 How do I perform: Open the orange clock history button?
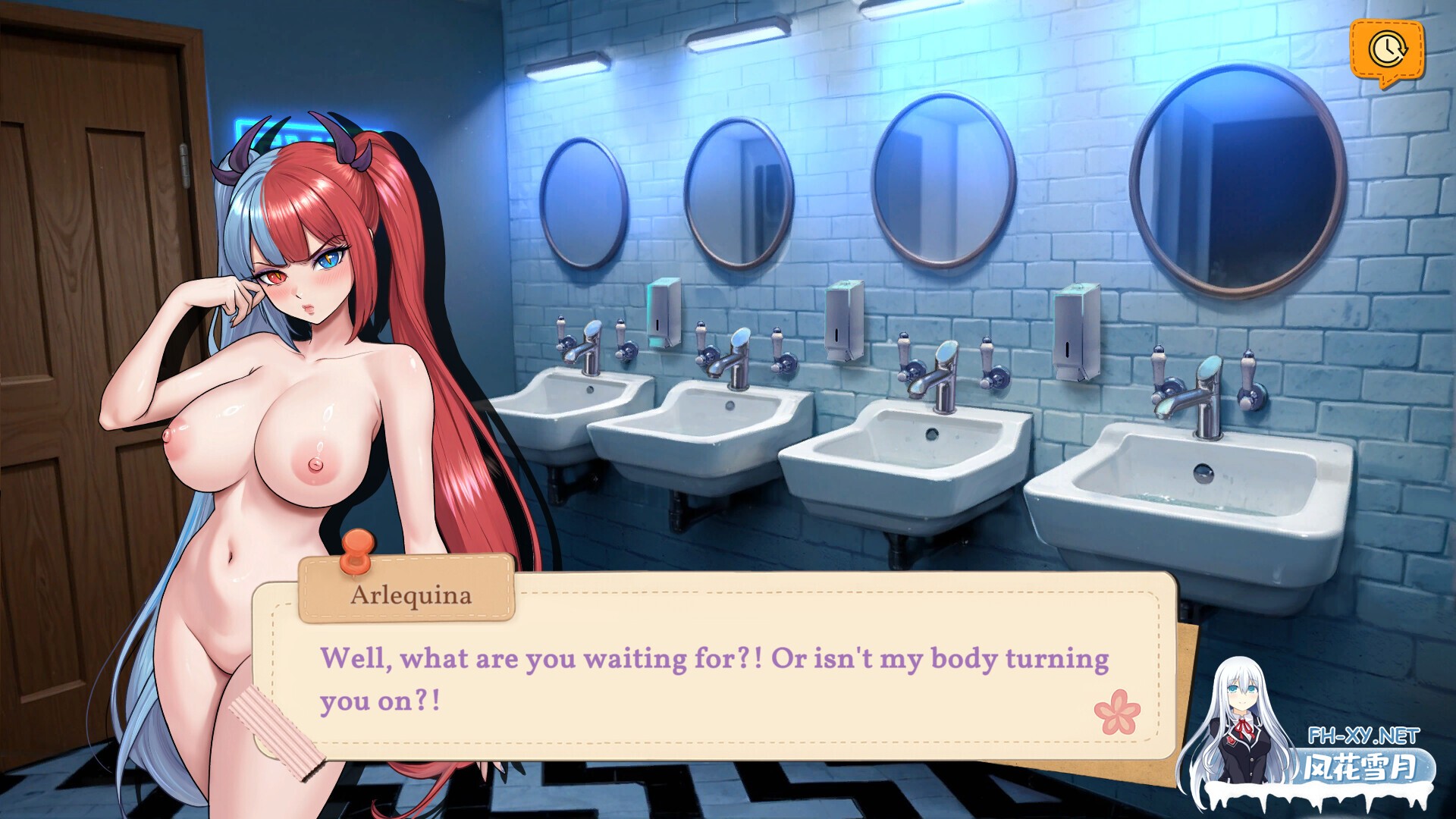point(1386,50)
